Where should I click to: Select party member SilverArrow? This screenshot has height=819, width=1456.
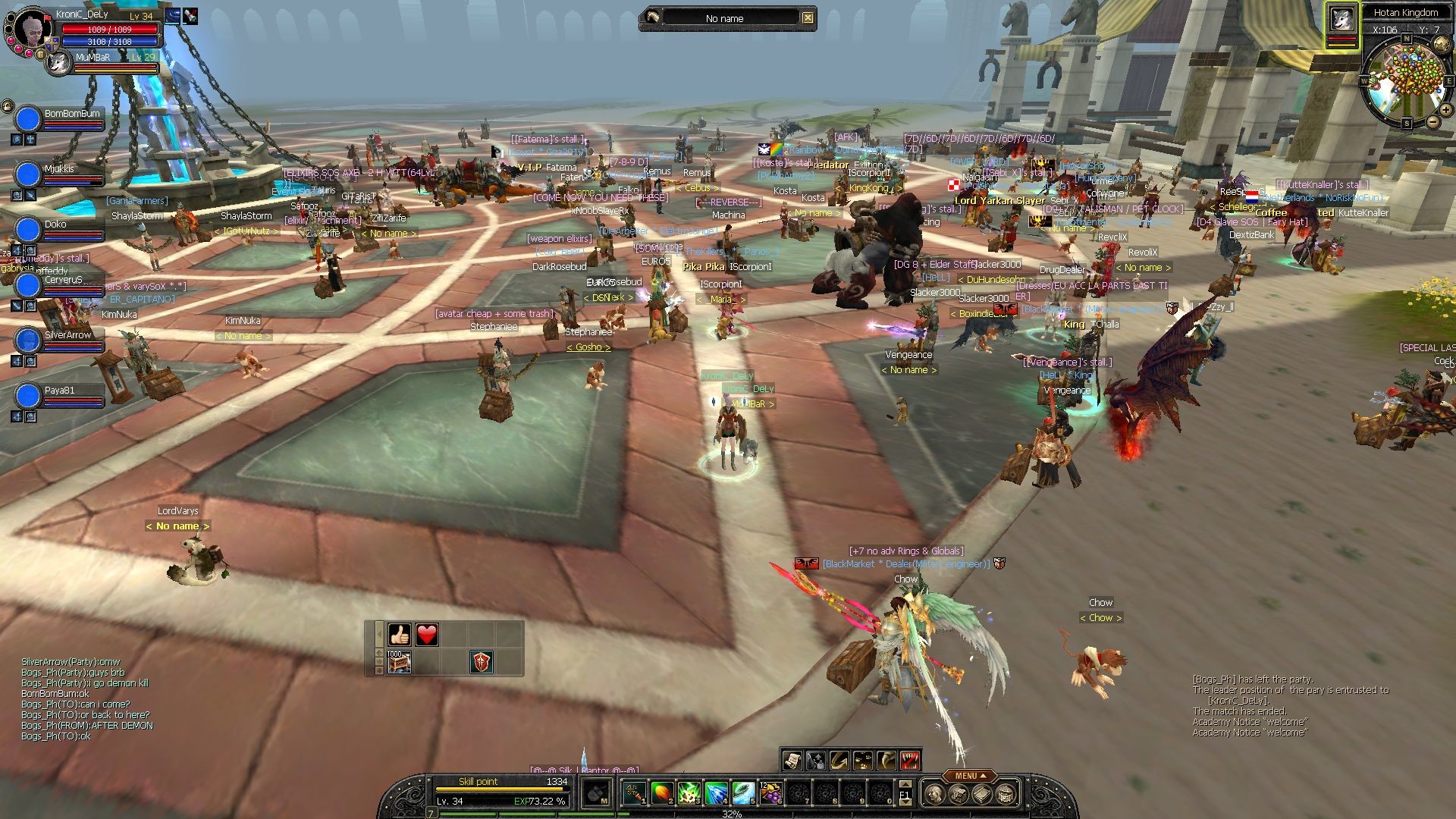click(x=28, y=341)
